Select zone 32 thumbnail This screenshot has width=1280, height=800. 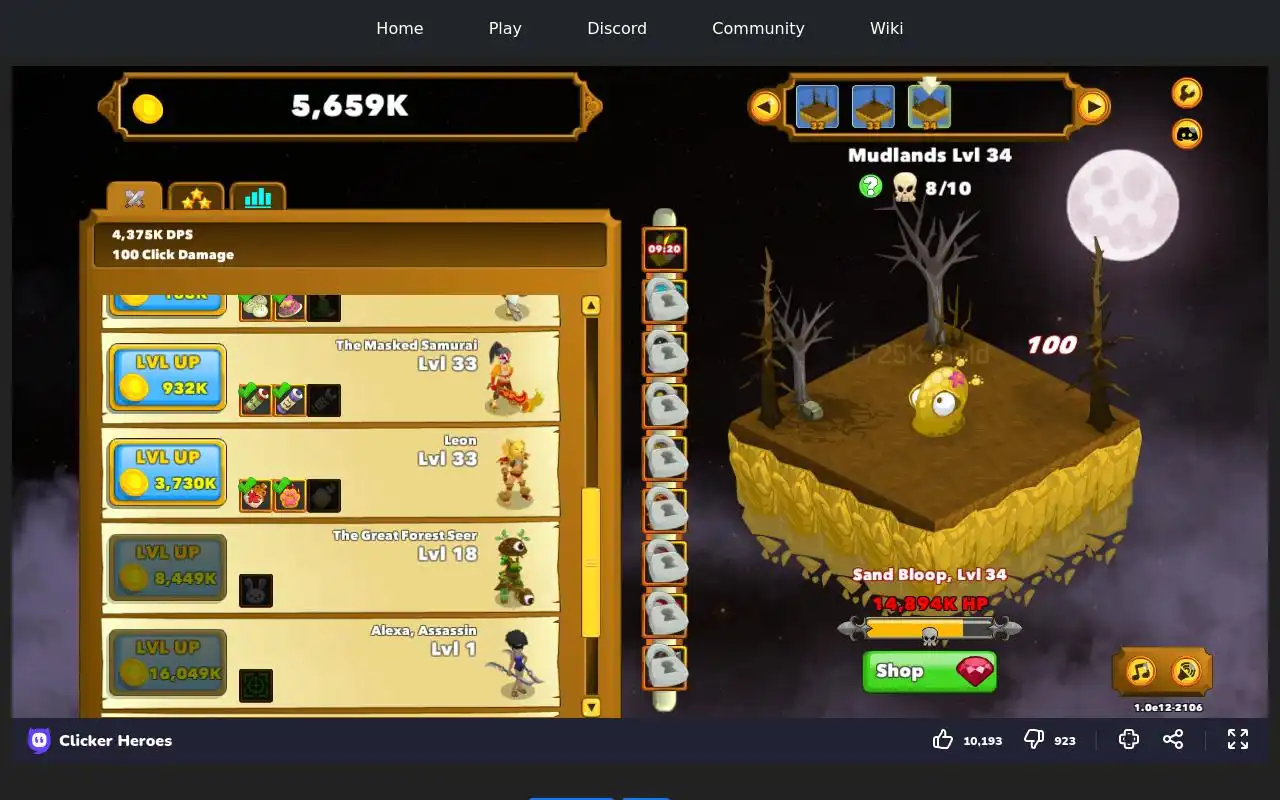[817, 107]
